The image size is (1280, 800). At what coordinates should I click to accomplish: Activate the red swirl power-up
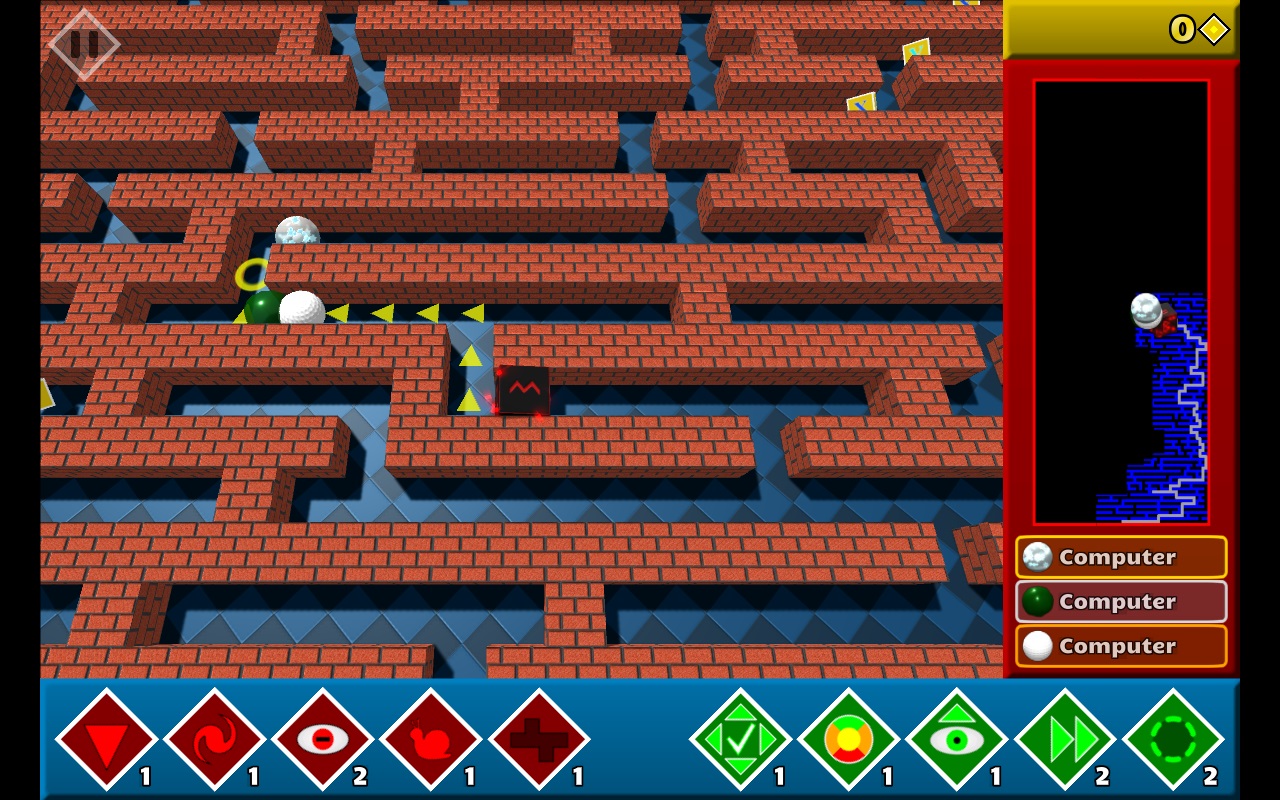(x=214, y=739)
